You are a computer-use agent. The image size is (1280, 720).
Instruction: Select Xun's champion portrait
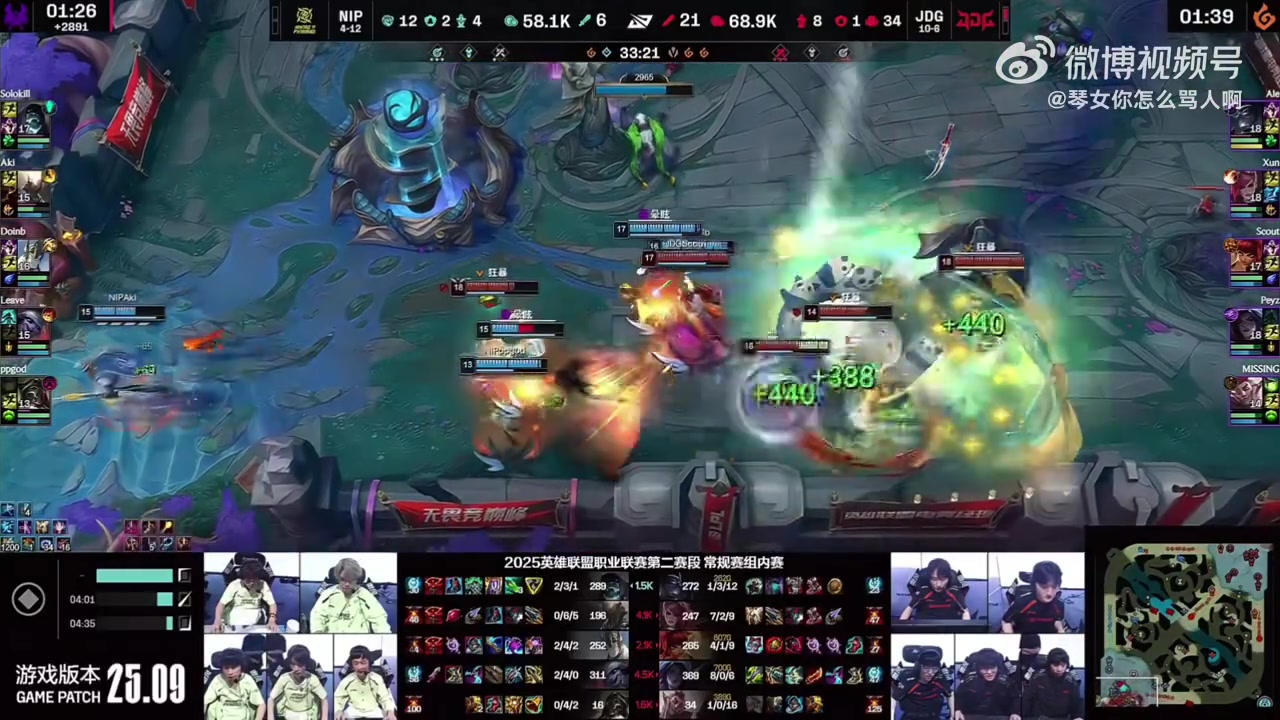(1248, 188)
